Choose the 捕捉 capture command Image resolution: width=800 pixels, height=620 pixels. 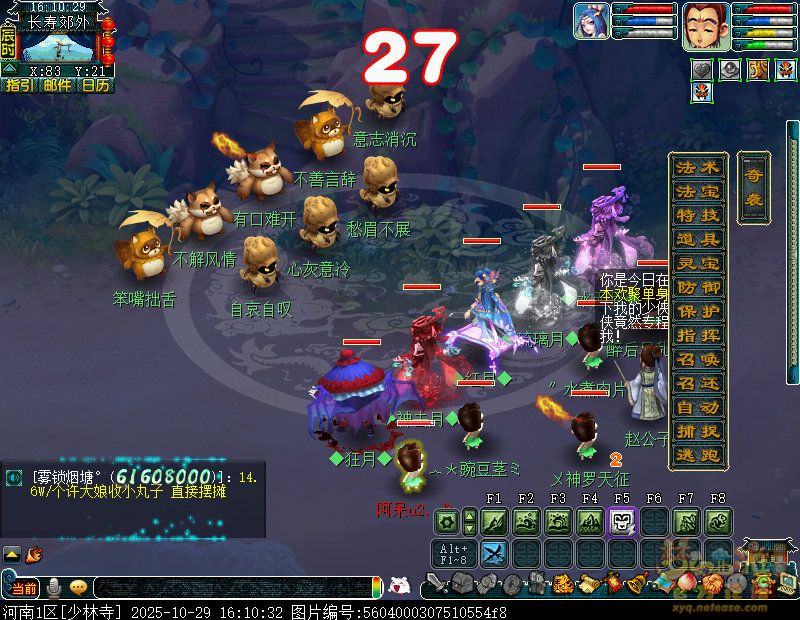click(697, 432)
